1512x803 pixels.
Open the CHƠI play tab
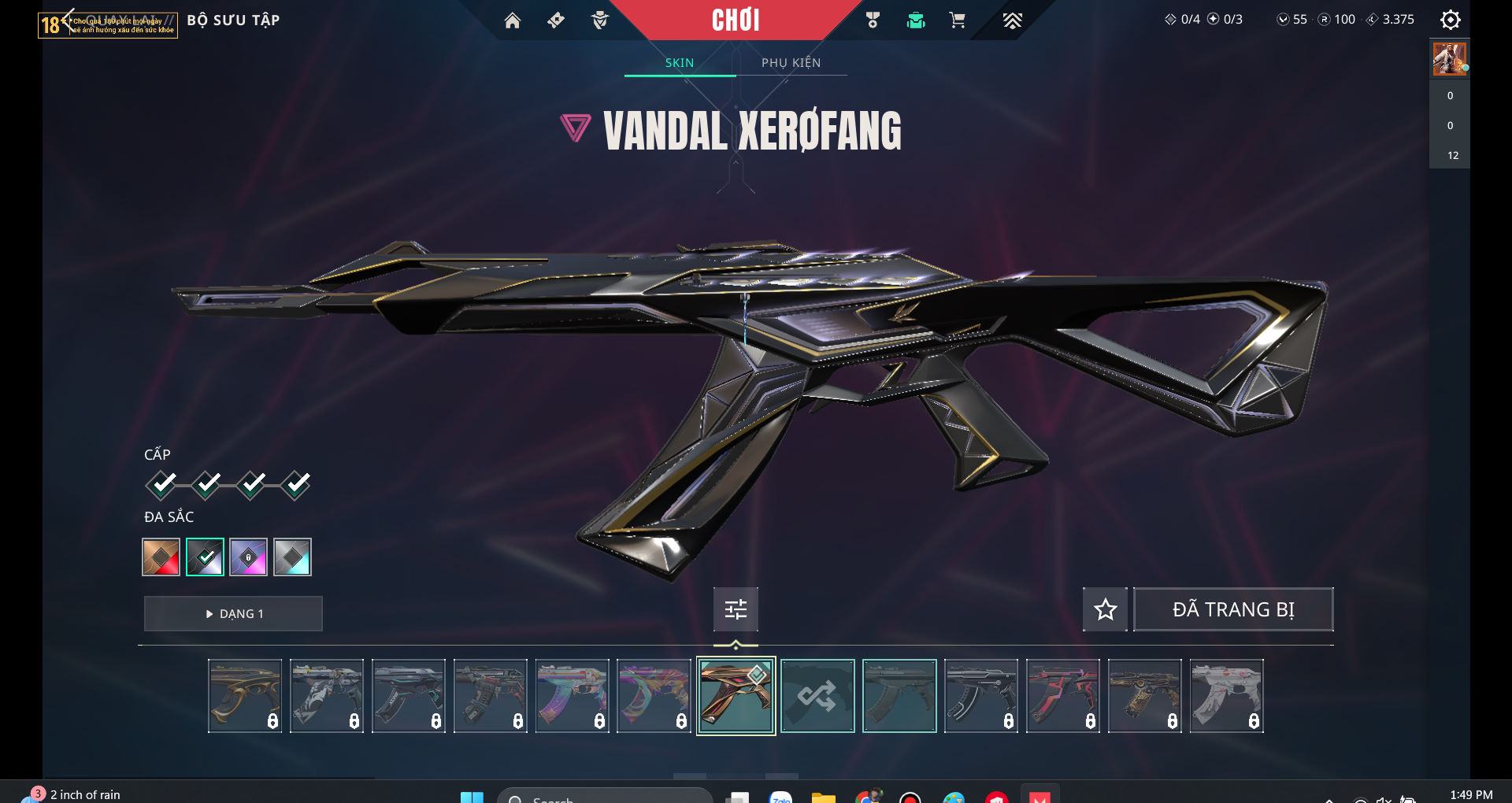[736, 20]
